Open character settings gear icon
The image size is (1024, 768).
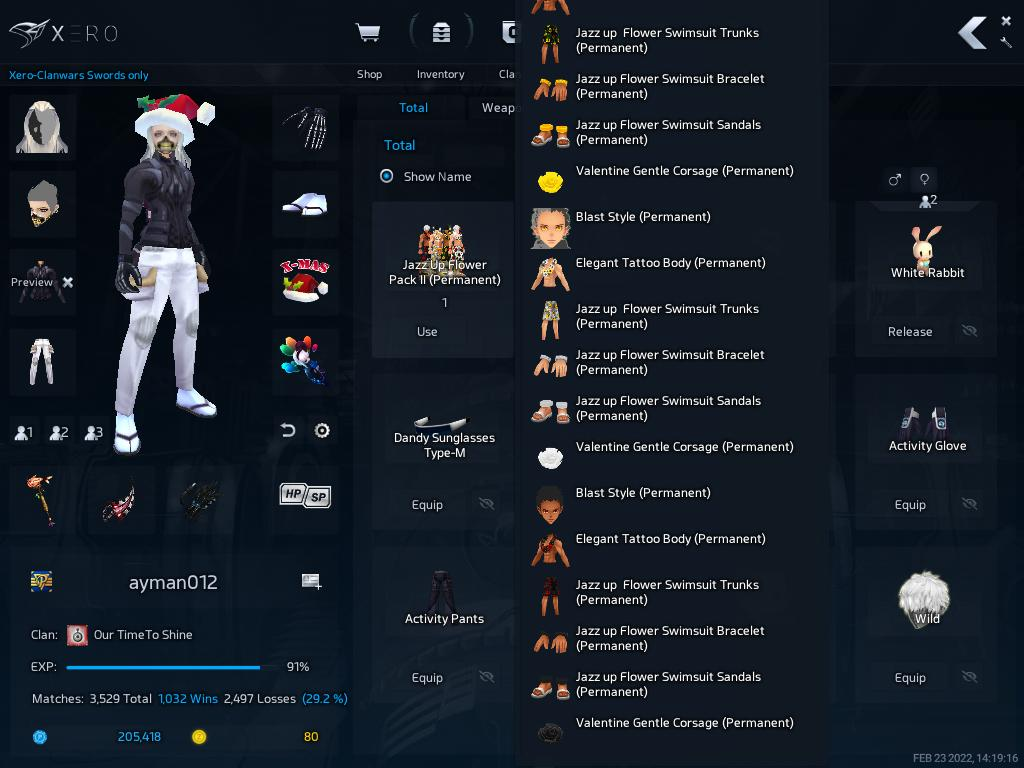click(322, 431)
